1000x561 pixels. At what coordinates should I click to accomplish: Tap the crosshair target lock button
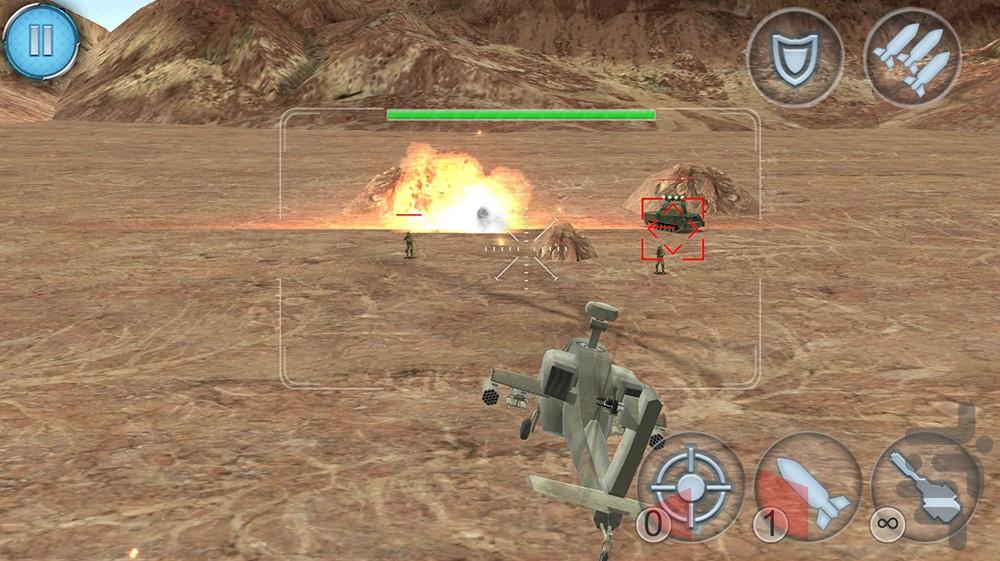tap(691, 485)
